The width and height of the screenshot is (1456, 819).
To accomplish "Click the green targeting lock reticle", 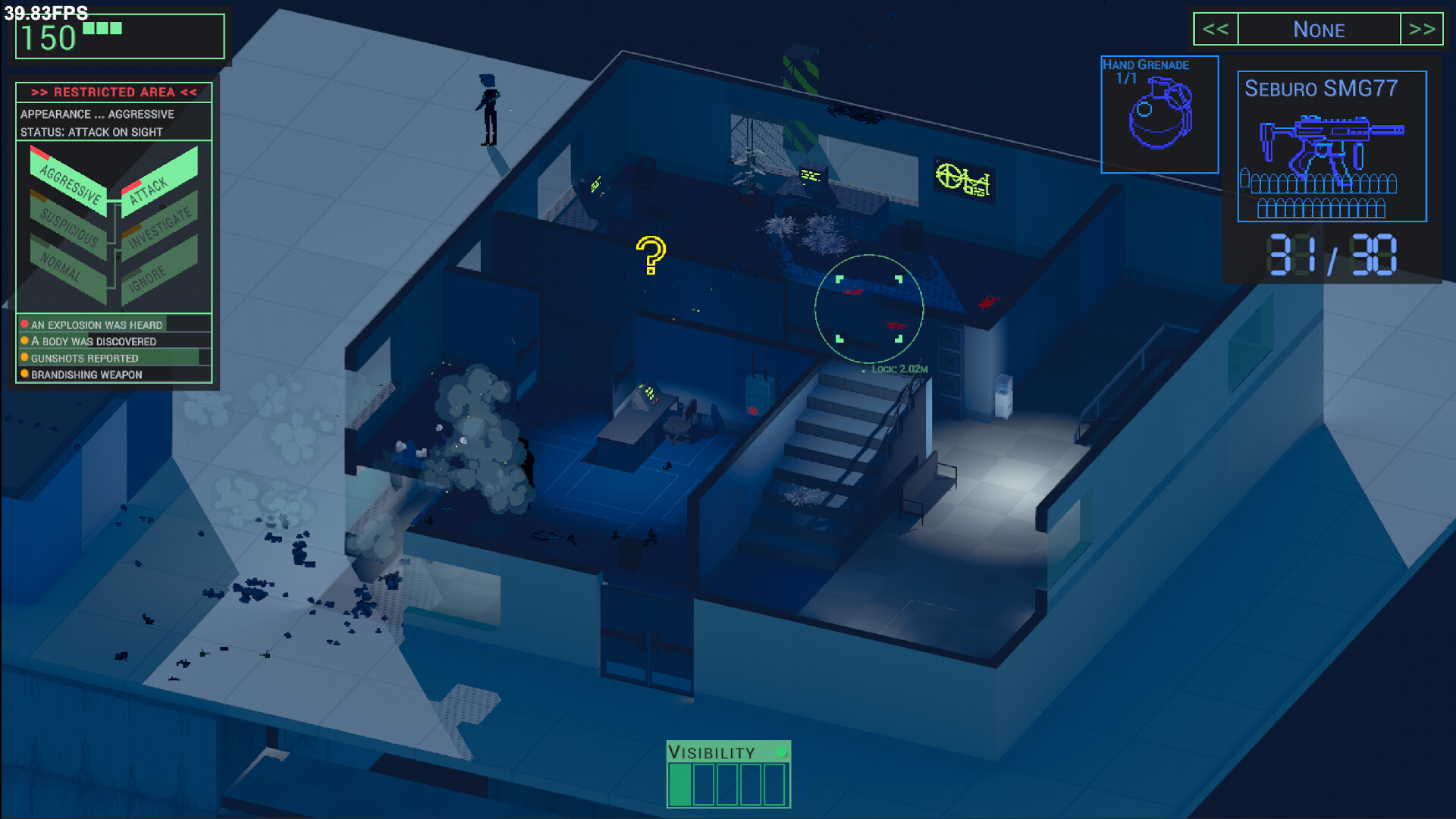I will click(868, 307).
